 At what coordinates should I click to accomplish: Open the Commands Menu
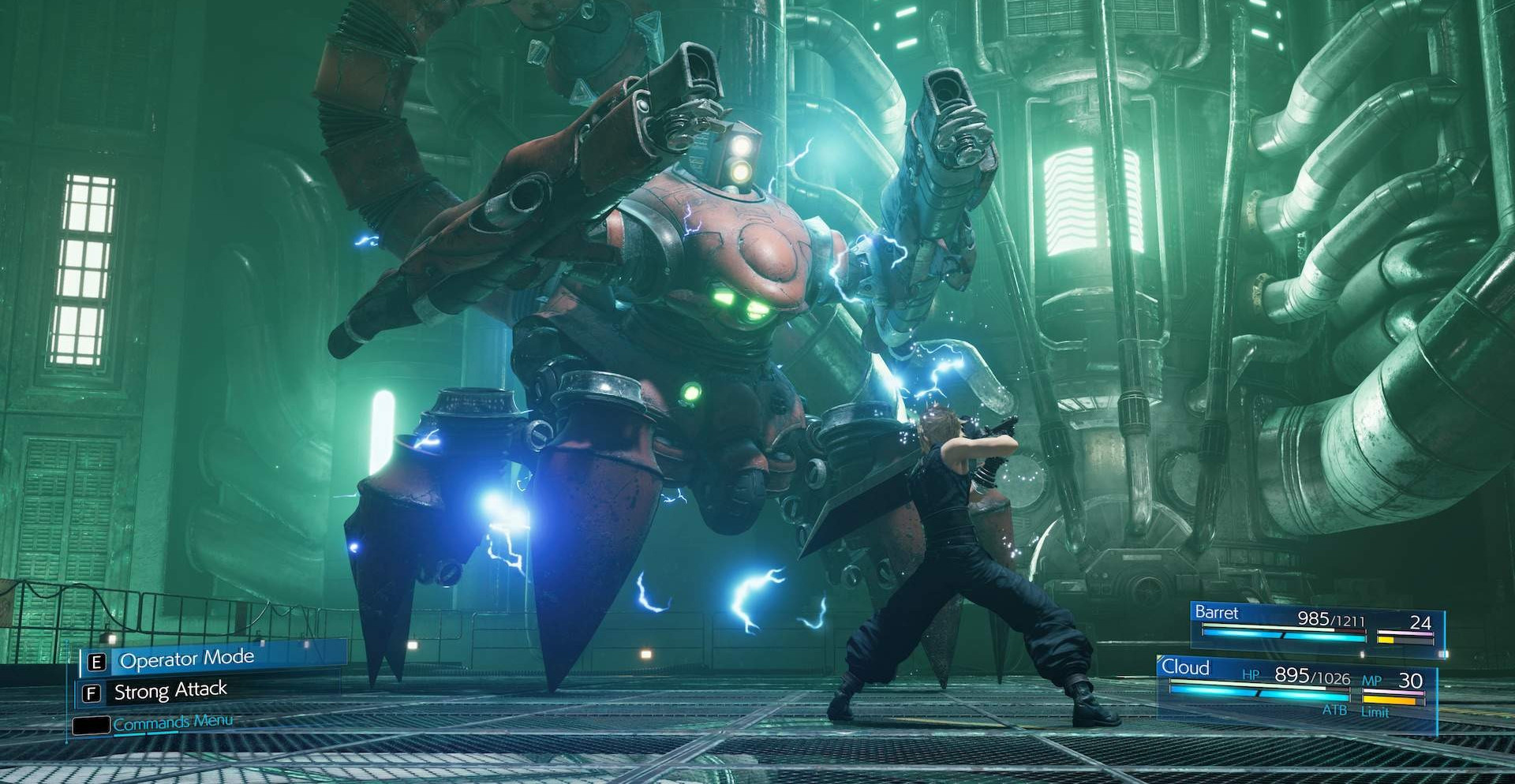pos(172,722)
